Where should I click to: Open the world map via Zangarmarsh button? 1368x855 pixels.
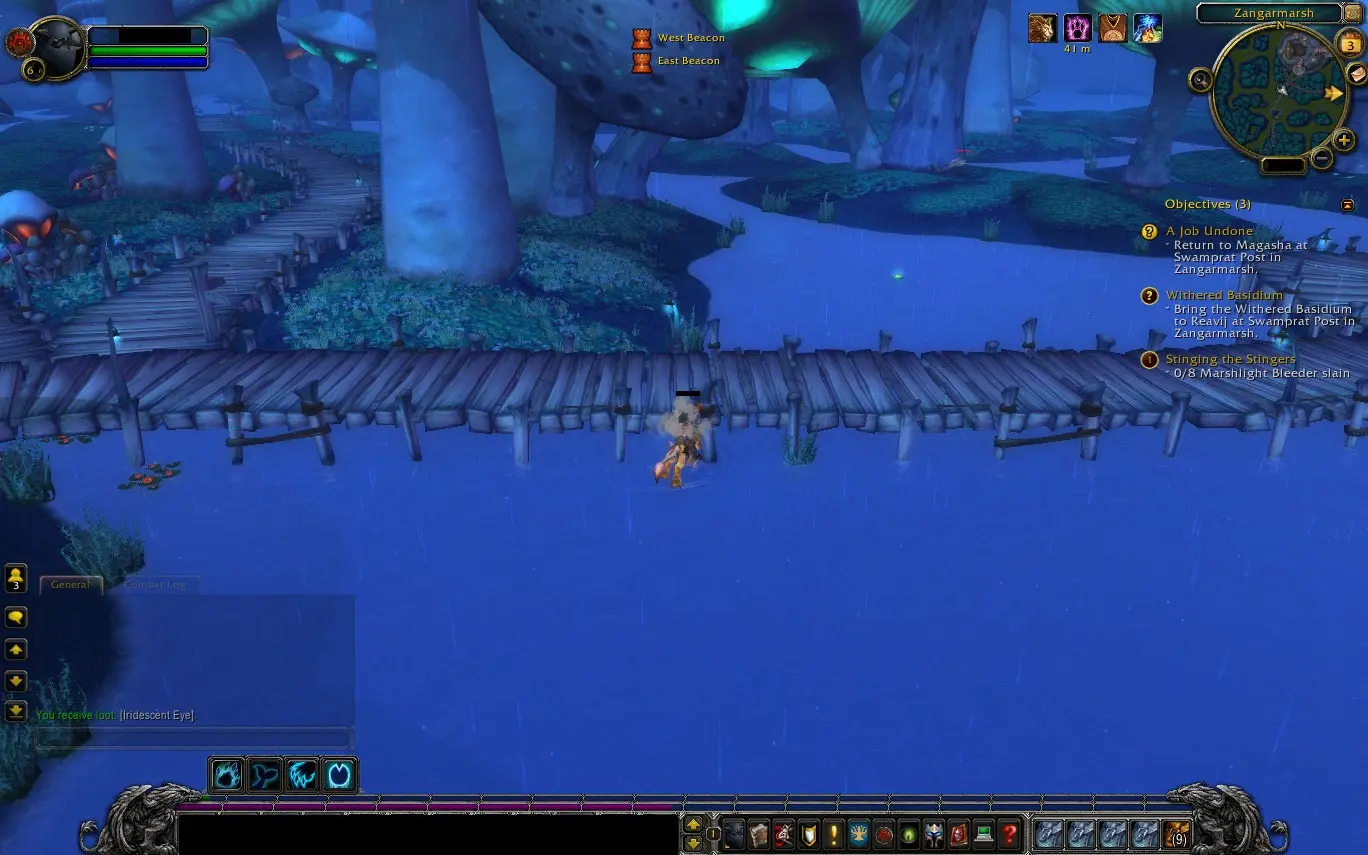click(x=1268, y=13)
